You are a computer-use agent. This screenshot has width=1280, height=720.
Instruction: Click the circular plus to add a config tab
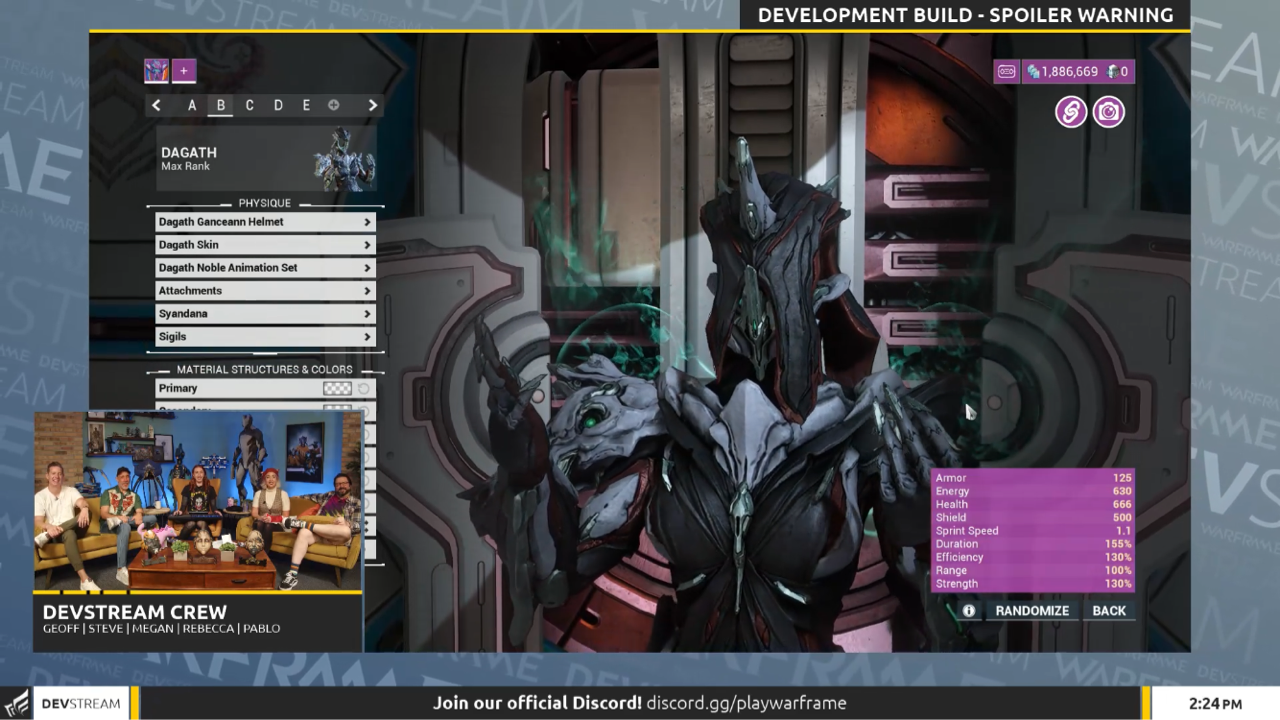333,105
